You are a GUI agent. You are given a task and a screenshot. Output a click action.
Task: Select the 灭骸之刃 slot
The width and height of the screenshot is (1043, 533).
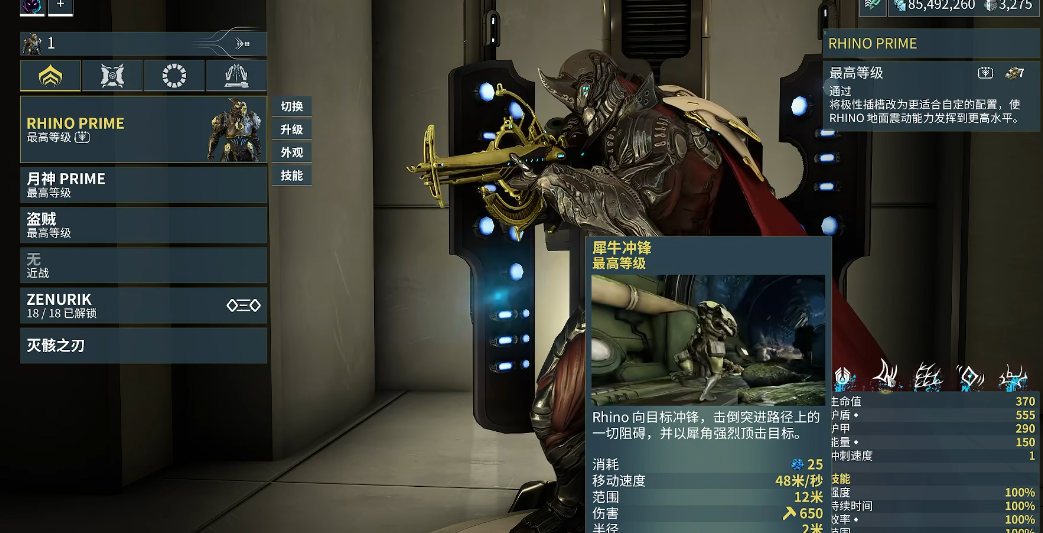[143, 346]
